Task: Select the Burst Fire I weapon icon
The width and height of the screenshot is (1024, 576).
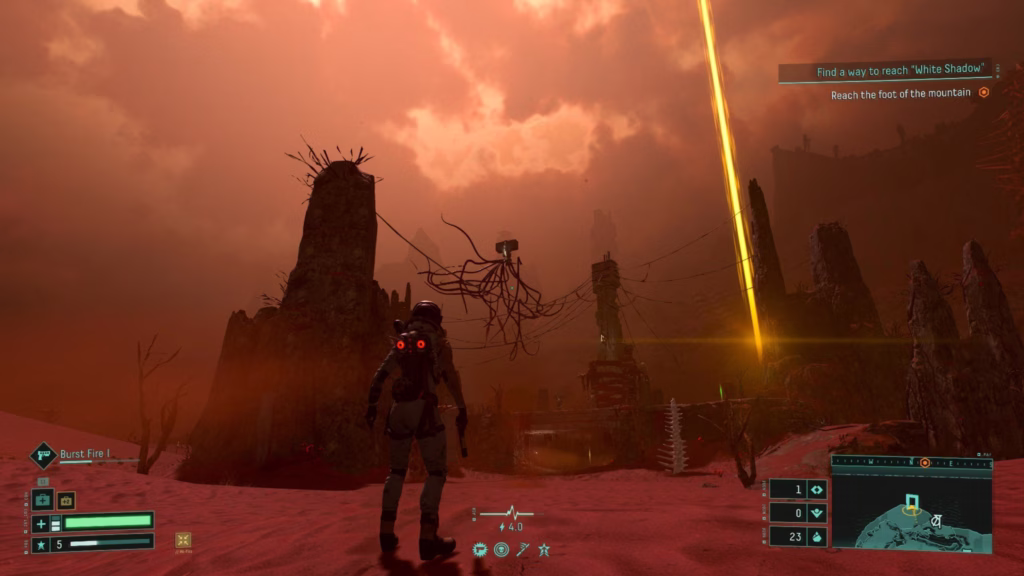Action: (43, 456)
